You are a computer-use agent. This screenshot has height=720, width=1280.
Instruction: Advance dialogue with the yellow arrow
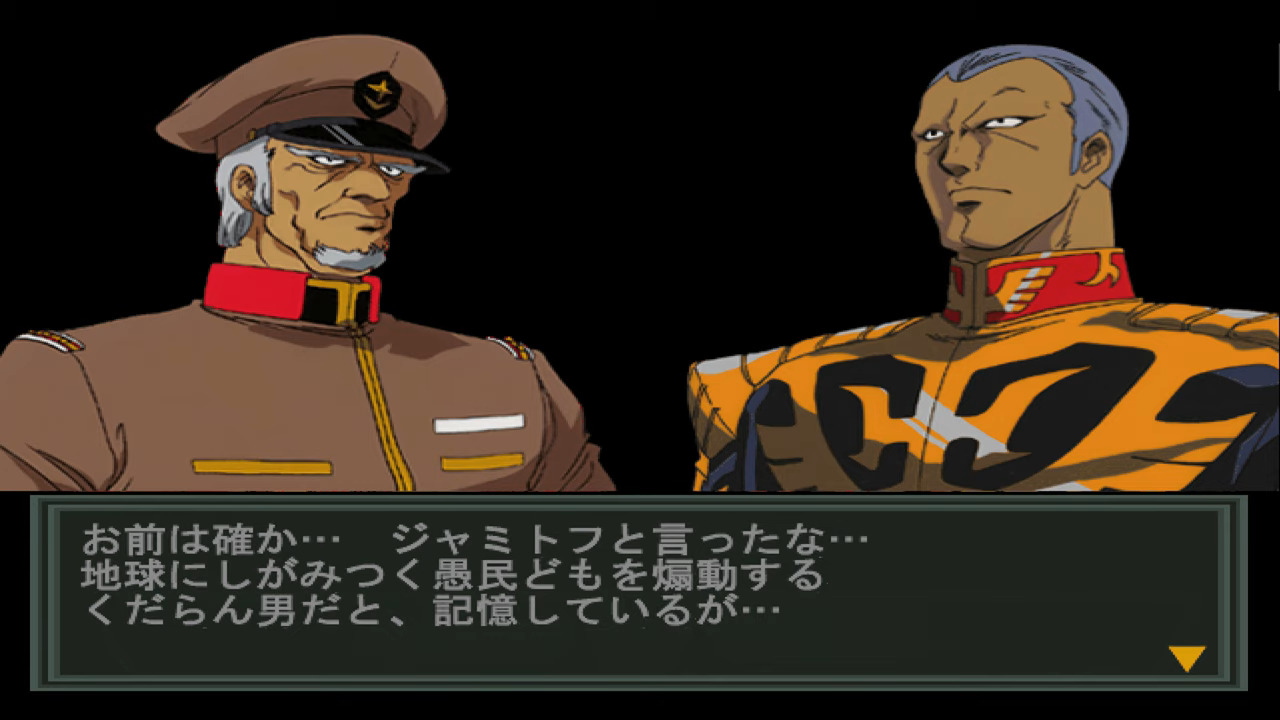(x=1186, y=658)
